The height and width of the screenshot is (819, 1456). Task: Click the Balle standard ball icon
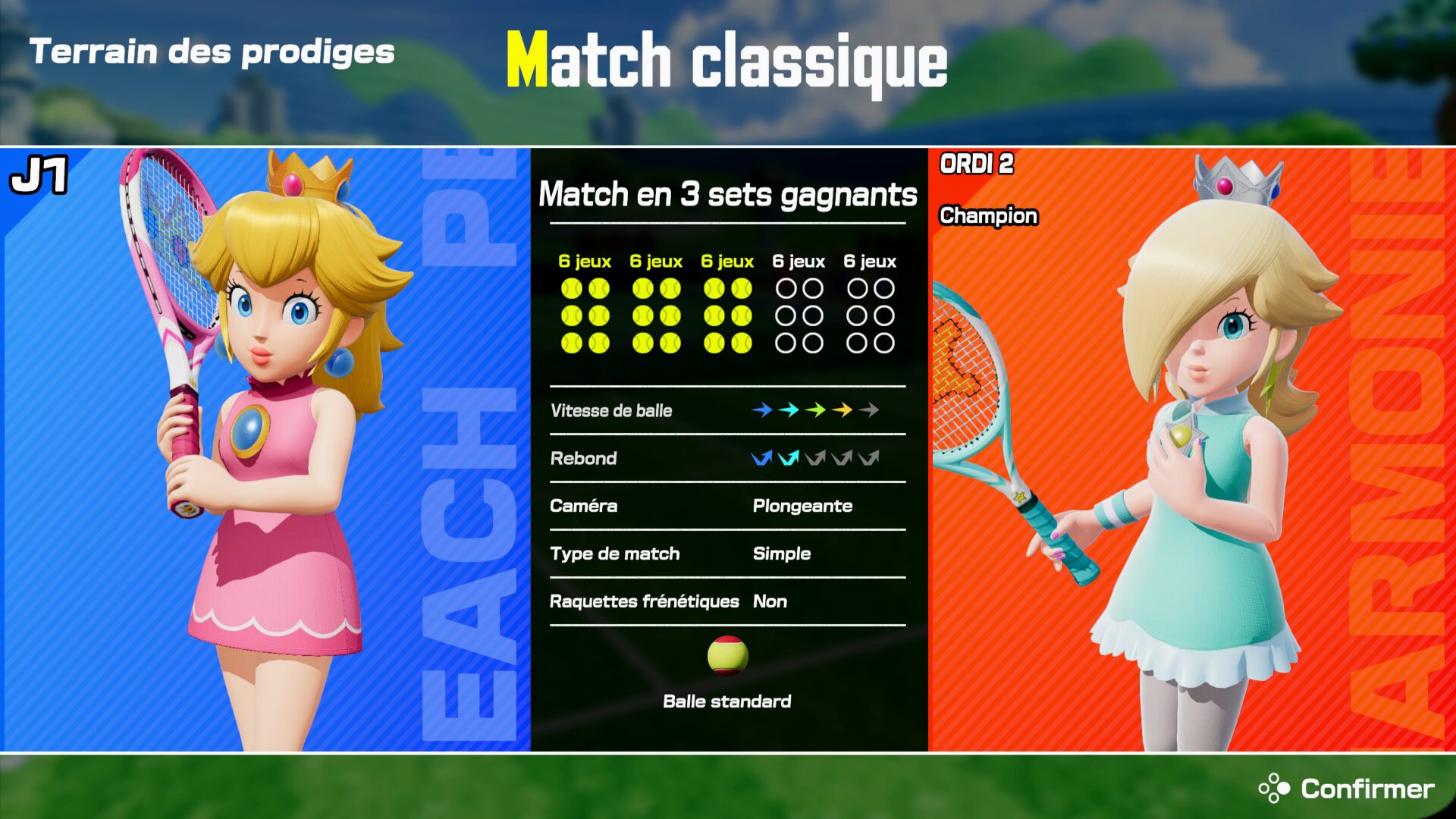click(x=727, y=656)
